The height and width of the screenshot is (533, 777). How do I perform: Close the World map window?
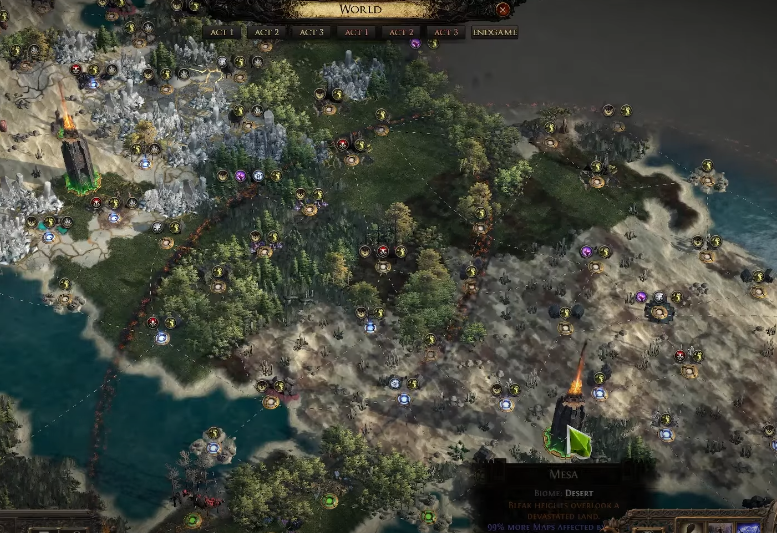tap(503, 9)
